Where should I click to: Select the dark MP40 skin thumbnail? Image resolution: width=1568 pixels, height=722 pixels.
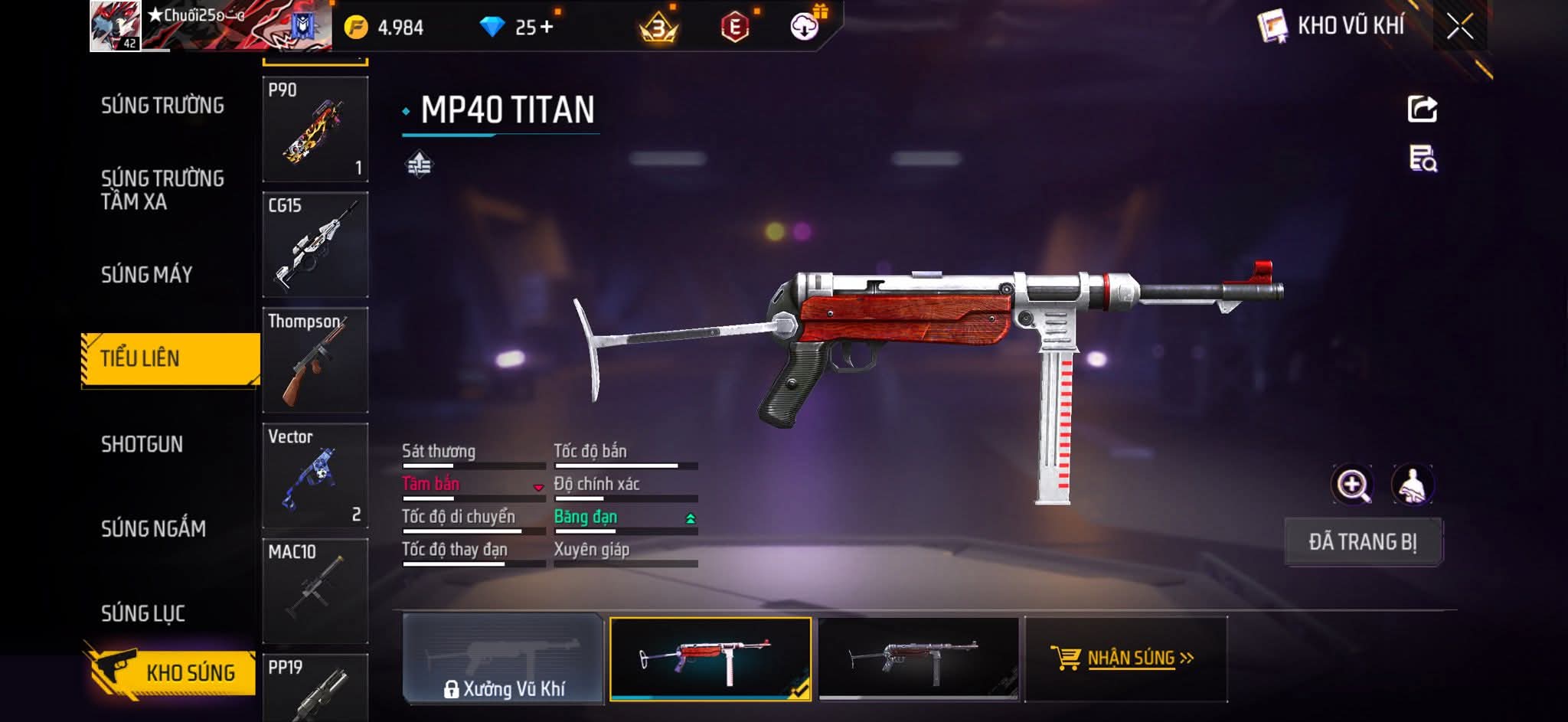point(918,658)
